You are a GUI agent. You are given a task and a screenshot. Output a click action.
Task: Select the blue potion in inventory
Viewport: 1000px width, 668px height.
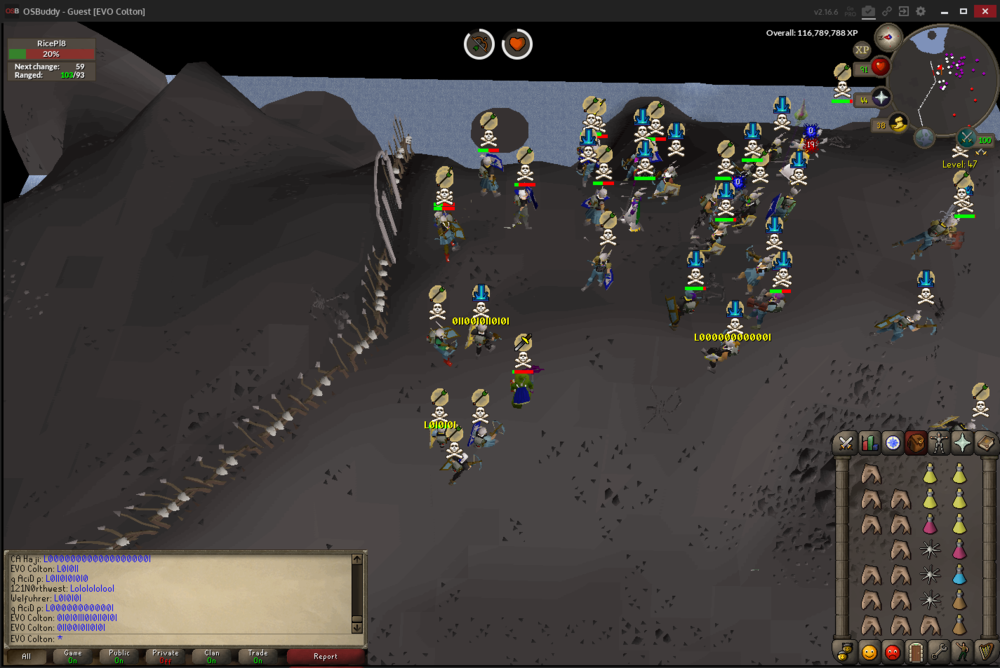960,575
